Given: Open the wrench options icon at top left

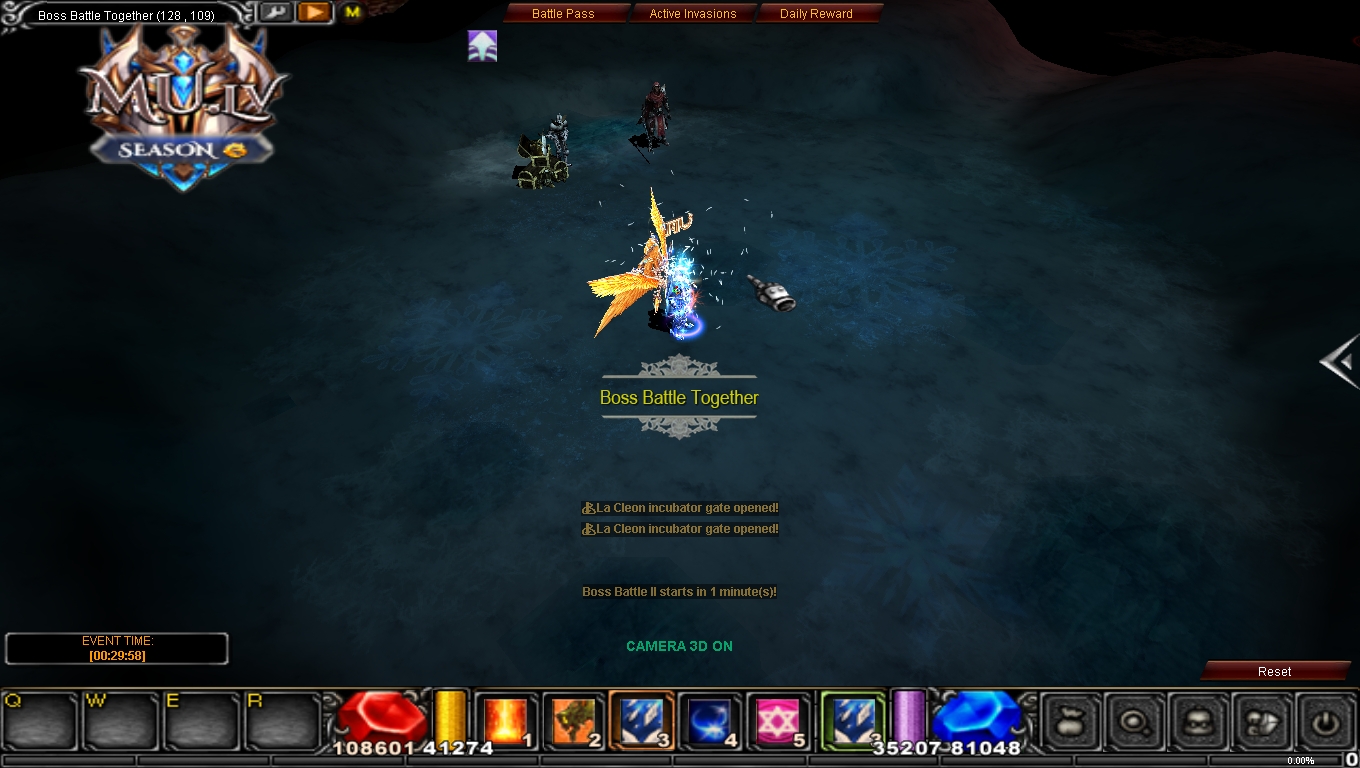Looking at the screenshot, I should (274, 11).
